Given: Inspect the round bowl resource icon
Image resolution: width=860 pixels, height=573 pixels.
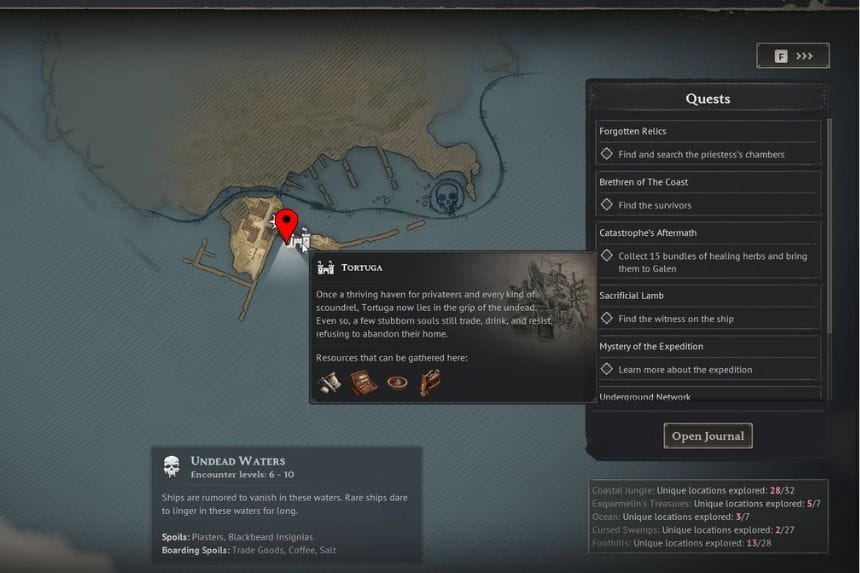Looking at the screenshot, I should click(x=396, y=382).
